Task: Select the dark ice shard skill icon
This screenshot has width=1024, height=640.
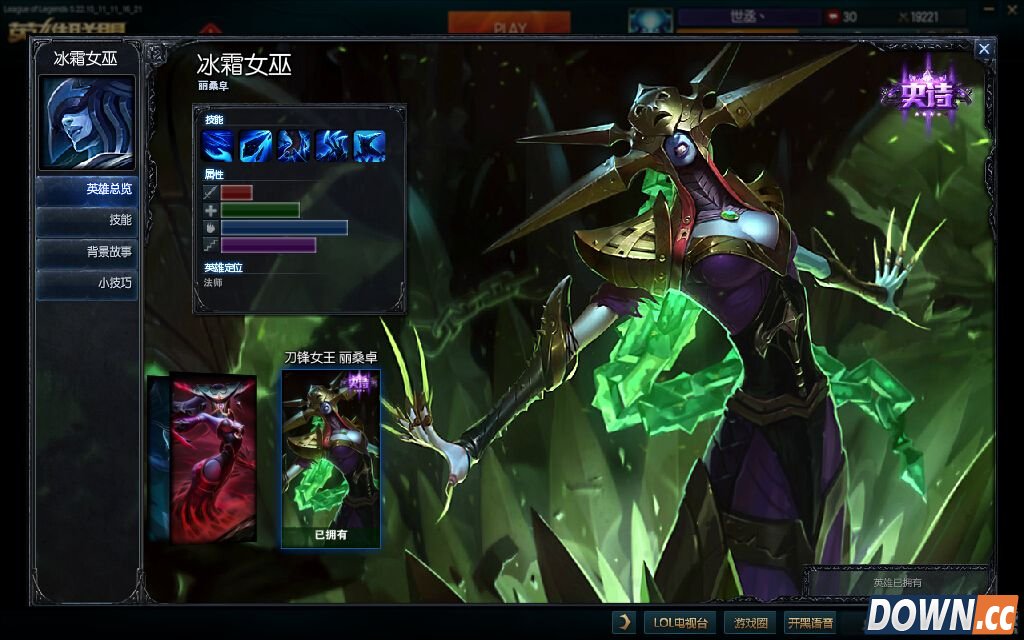Action: point(256,146)
